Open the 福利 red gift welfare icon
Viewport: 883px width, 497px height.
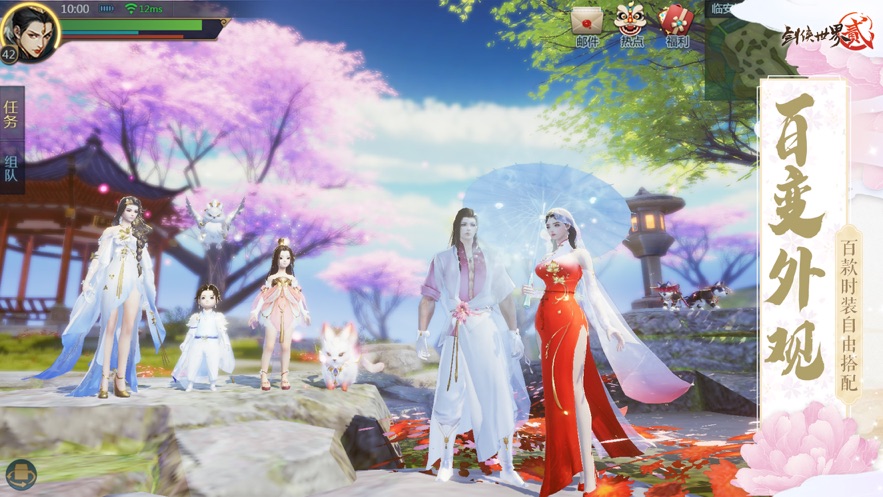676,24
